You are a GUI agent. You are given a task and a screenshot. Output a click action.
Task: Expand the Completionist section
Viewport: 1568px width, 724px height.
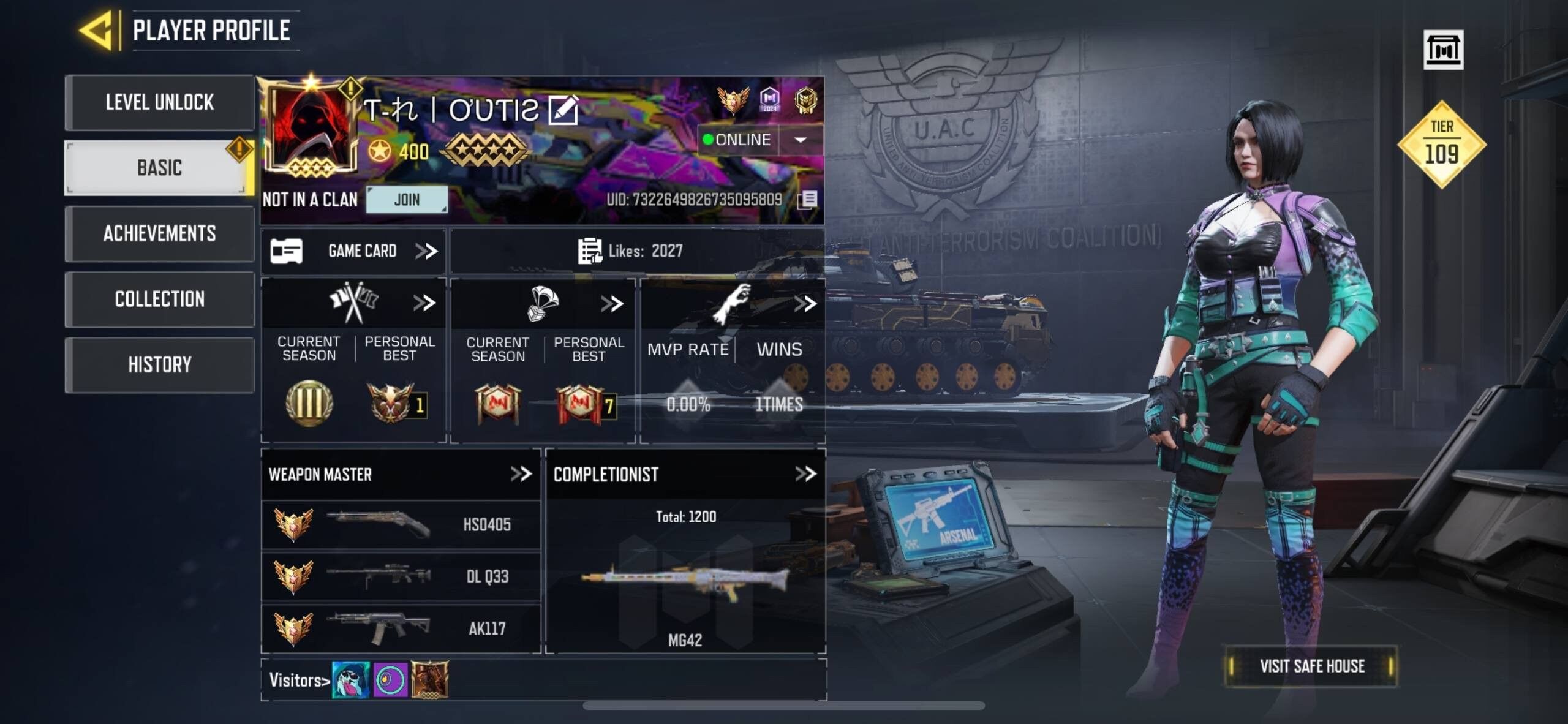pyautogui.click(x=807, y=473)
